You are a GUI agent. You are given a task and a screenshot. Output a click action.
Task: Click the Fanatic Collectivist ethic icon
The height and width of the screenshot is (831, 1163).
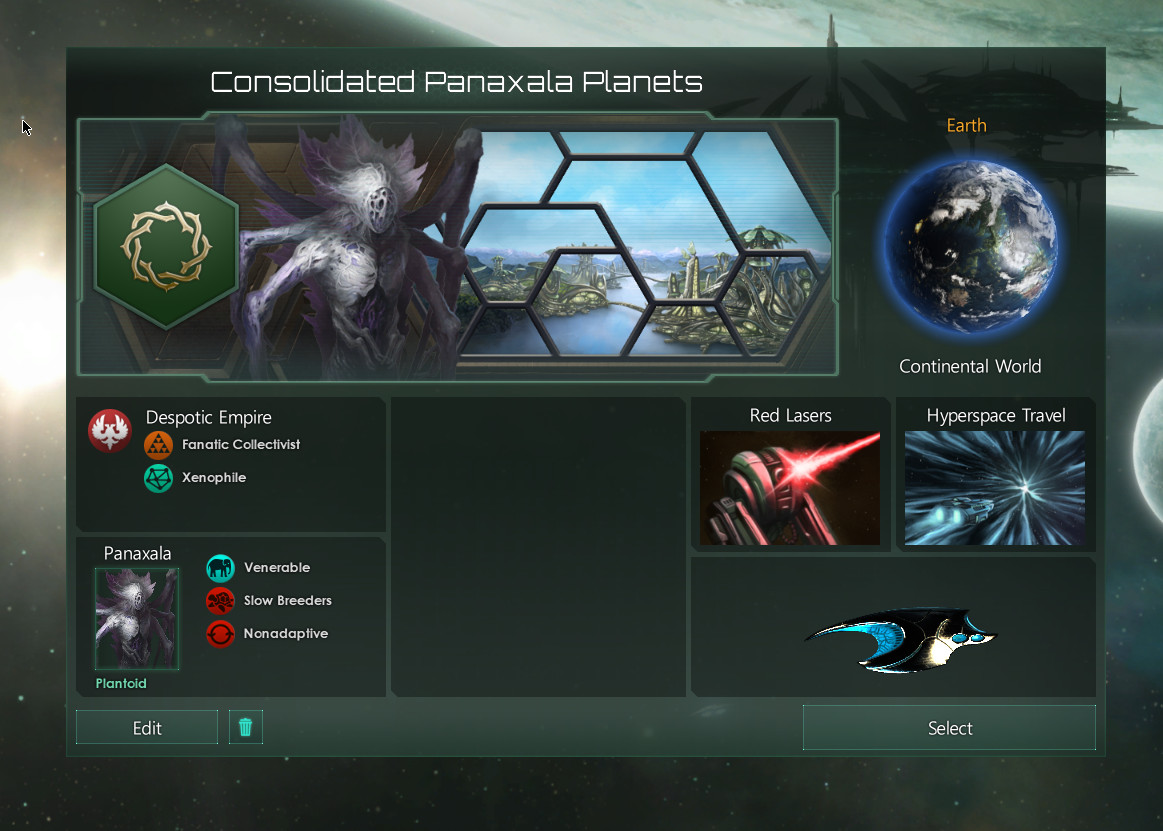(x=158, y=445)
